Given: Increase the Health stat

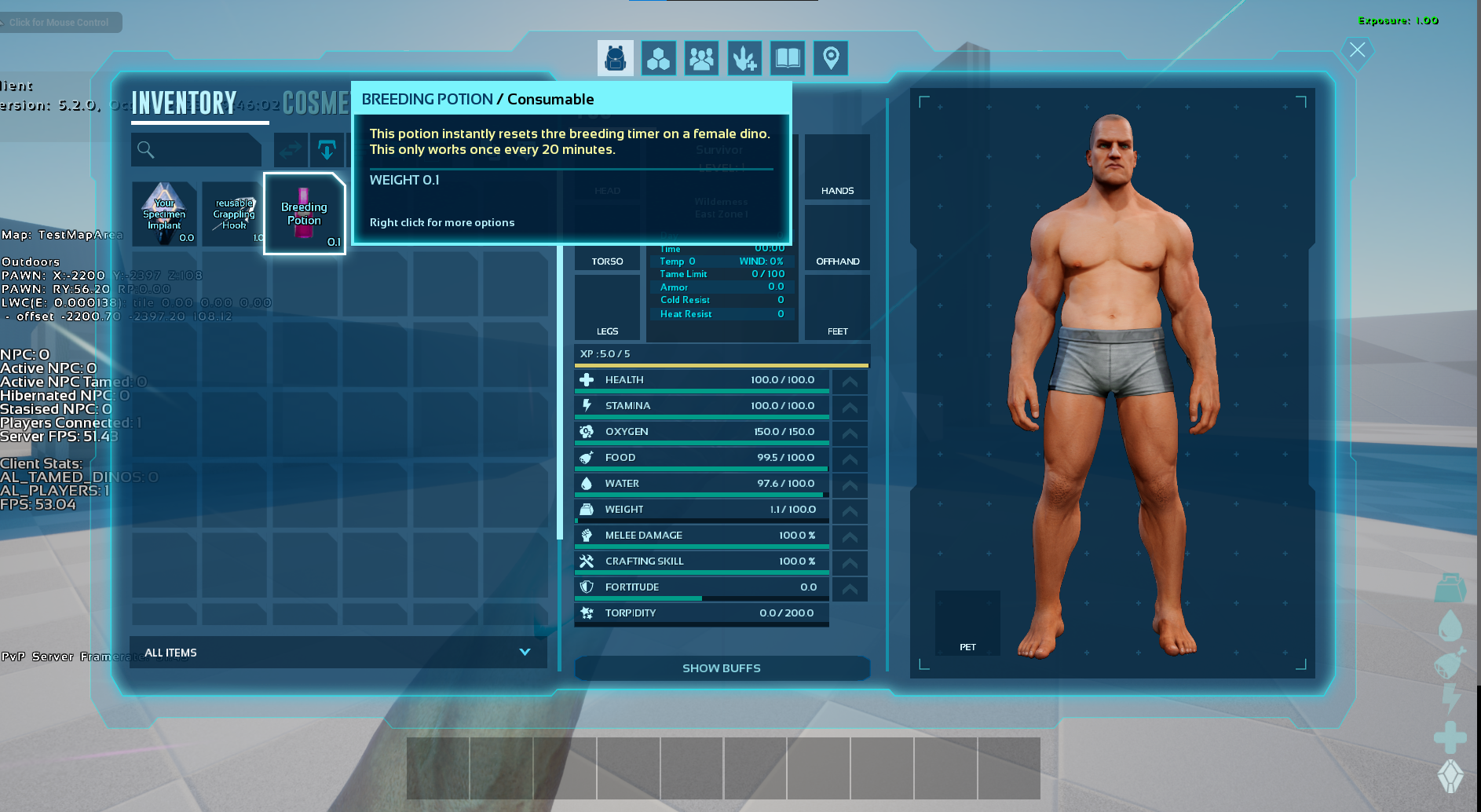Looking at the screenshot, I should coord(850,382).
